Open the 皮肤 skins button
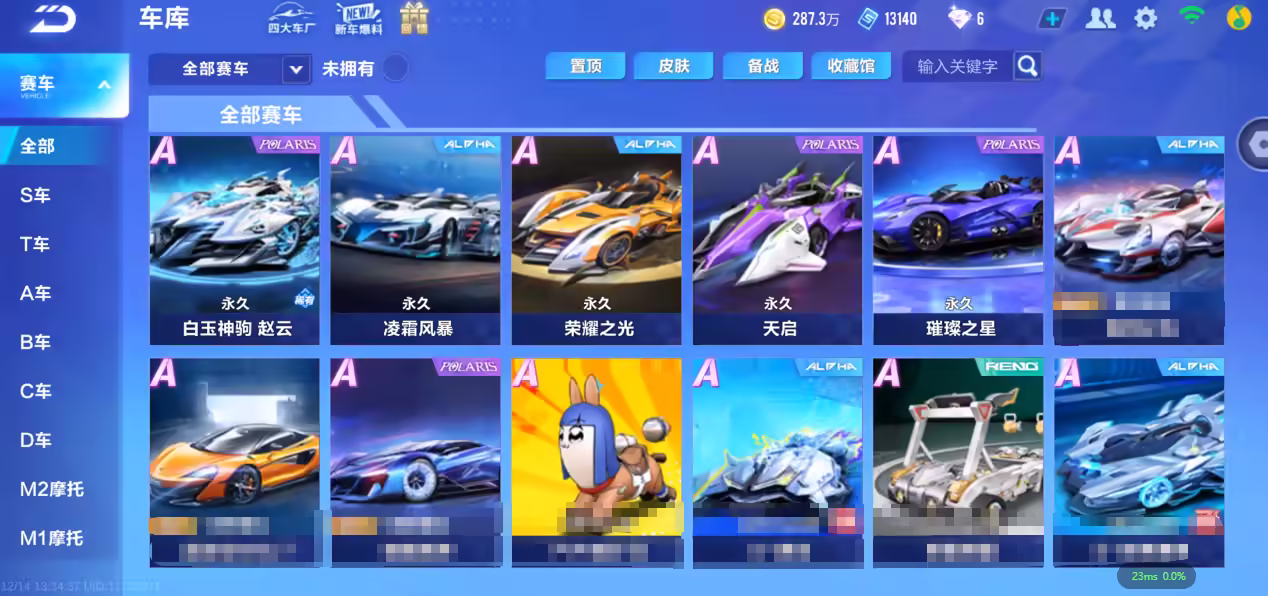This screenshot has height=596, width=1268. [674, 66]
